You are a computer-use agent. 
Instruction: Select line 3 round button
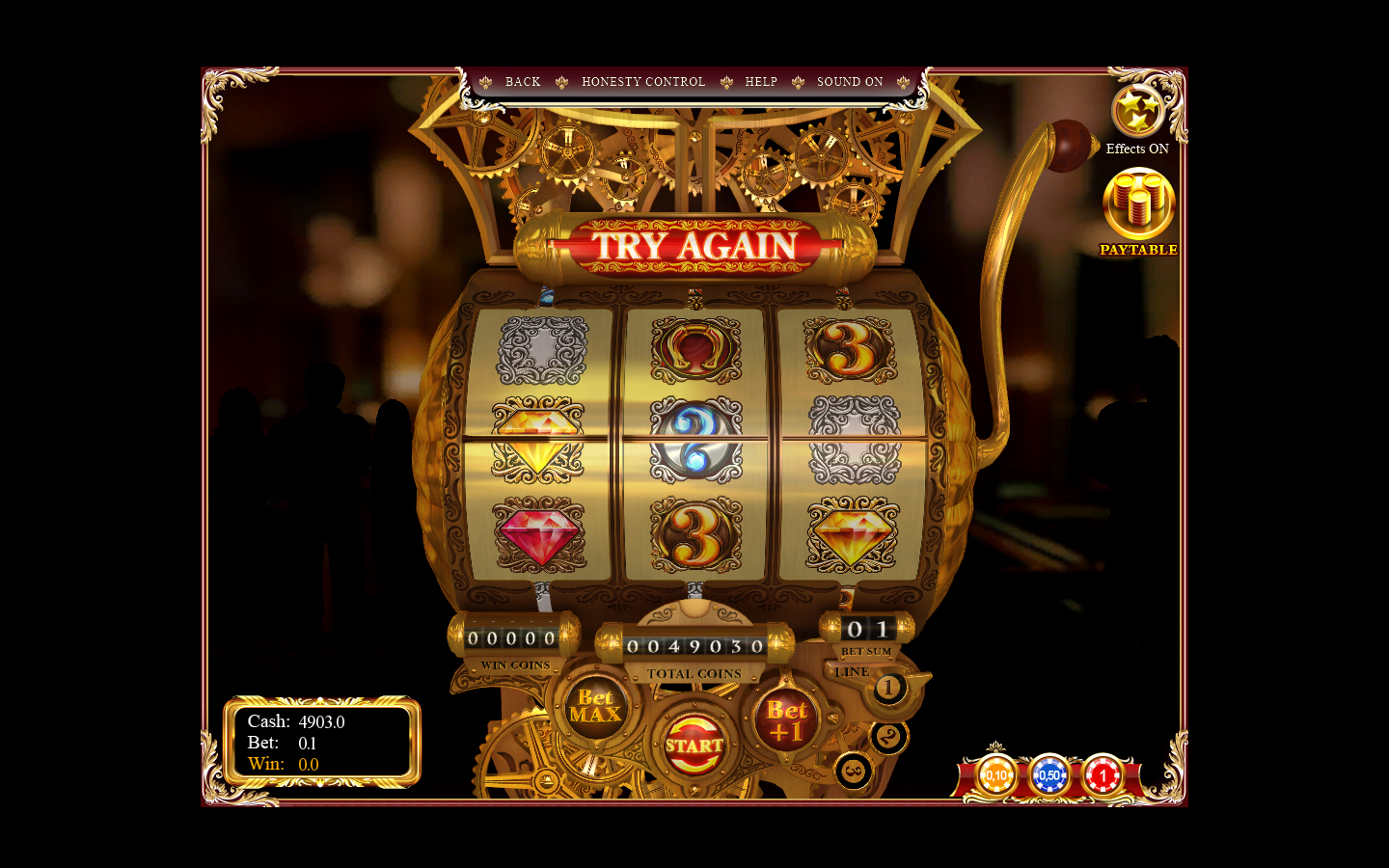coord(854,771)
